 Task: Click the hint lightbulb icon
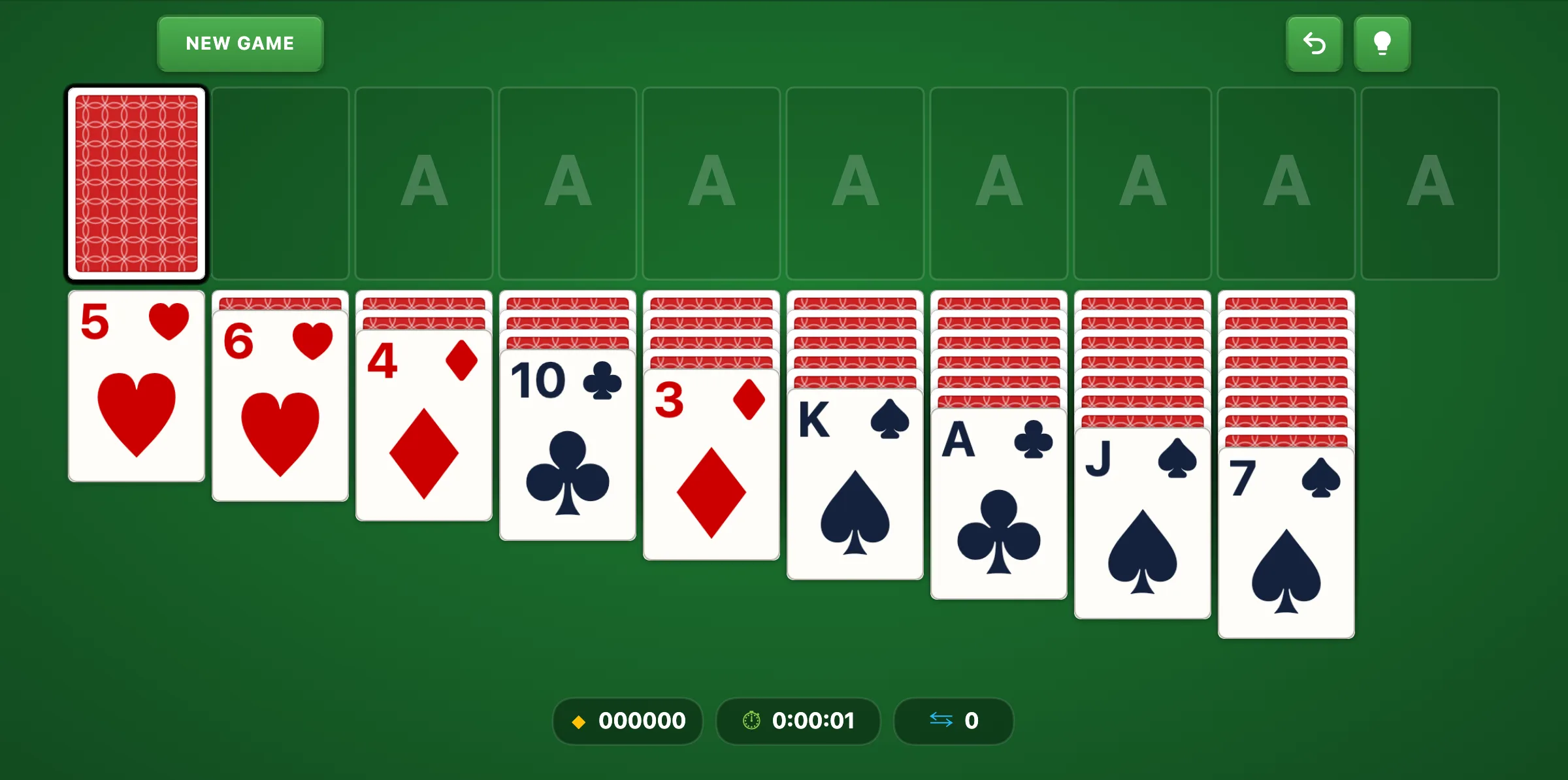pos(1382,43)
